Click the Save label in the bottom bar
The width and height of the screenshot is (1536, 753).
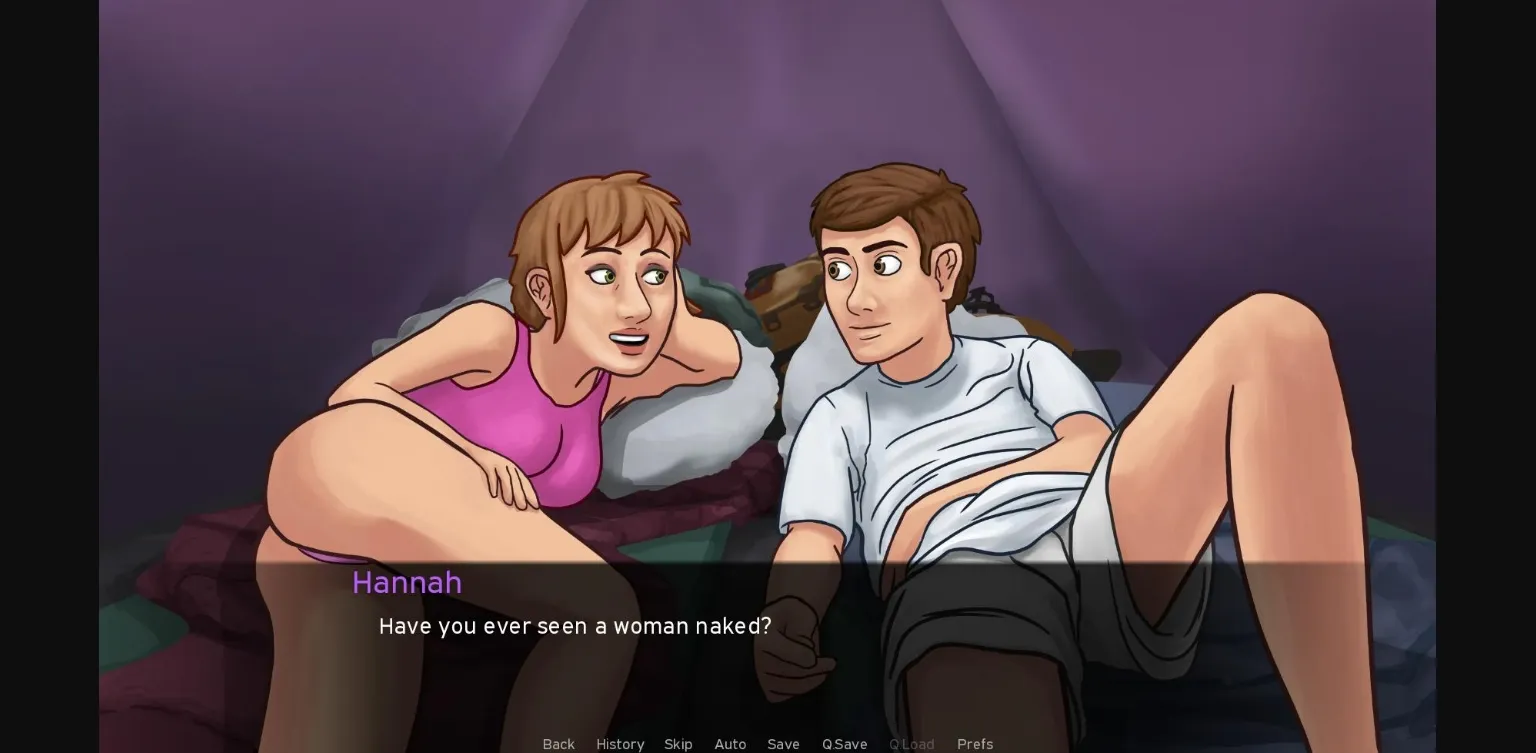click(783, 744)
